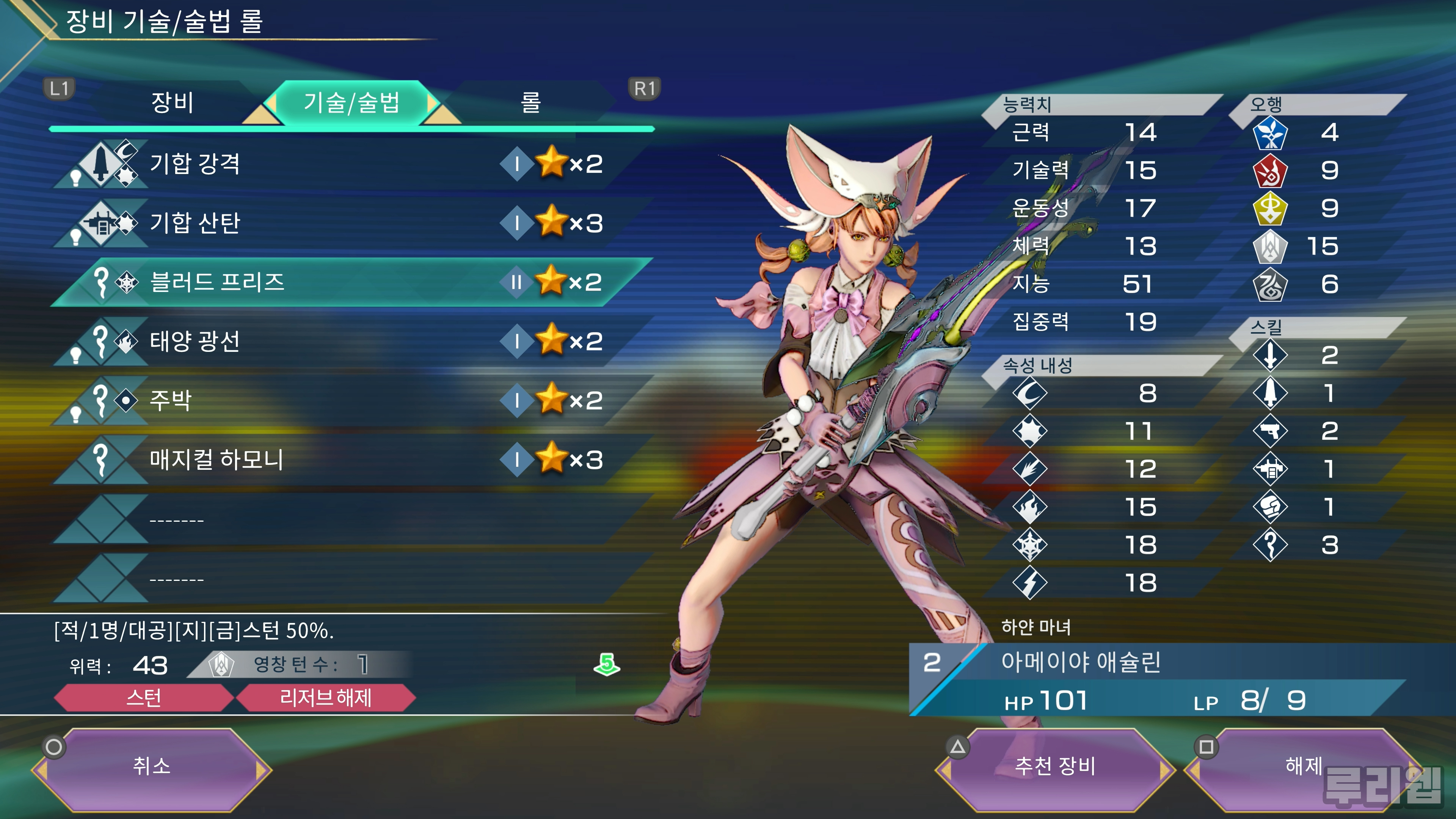Select the 기술/술법 tab

coord(351,103)
